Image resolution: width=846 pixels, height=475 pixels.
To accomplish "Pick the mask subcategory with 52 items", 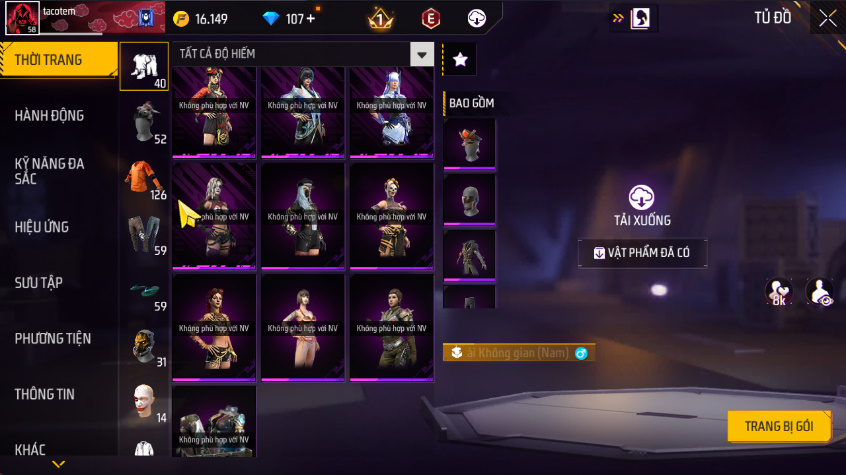I will point(143,122).
